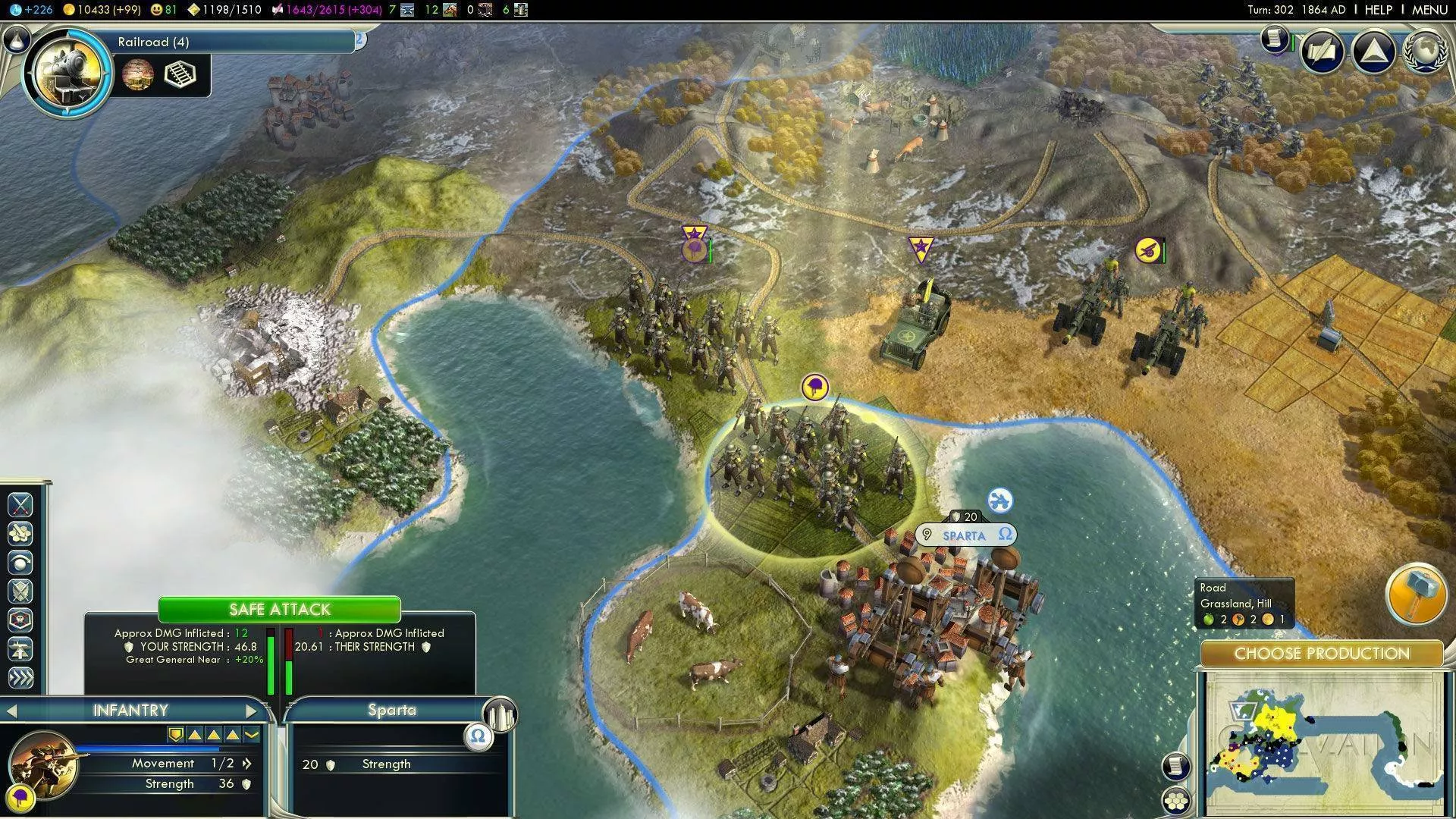Open the social policies pyramid icon
The height and width of the screenshot is (819, 1456).
tap(1373, 52)
